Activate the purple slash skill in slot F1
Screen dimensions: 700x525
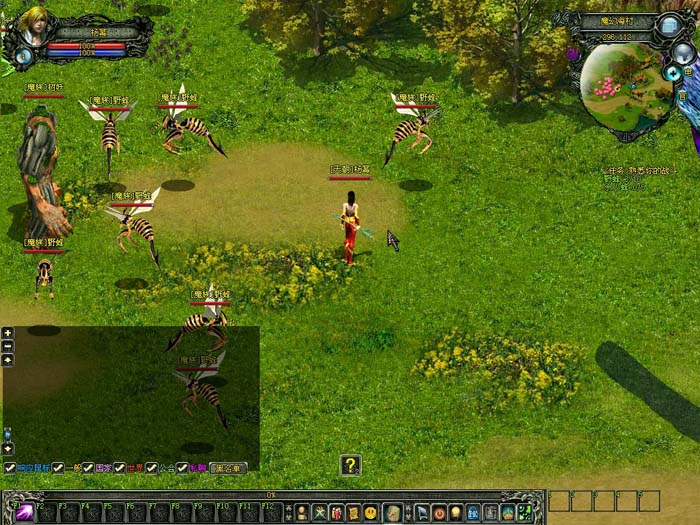(x=24, y=512)
